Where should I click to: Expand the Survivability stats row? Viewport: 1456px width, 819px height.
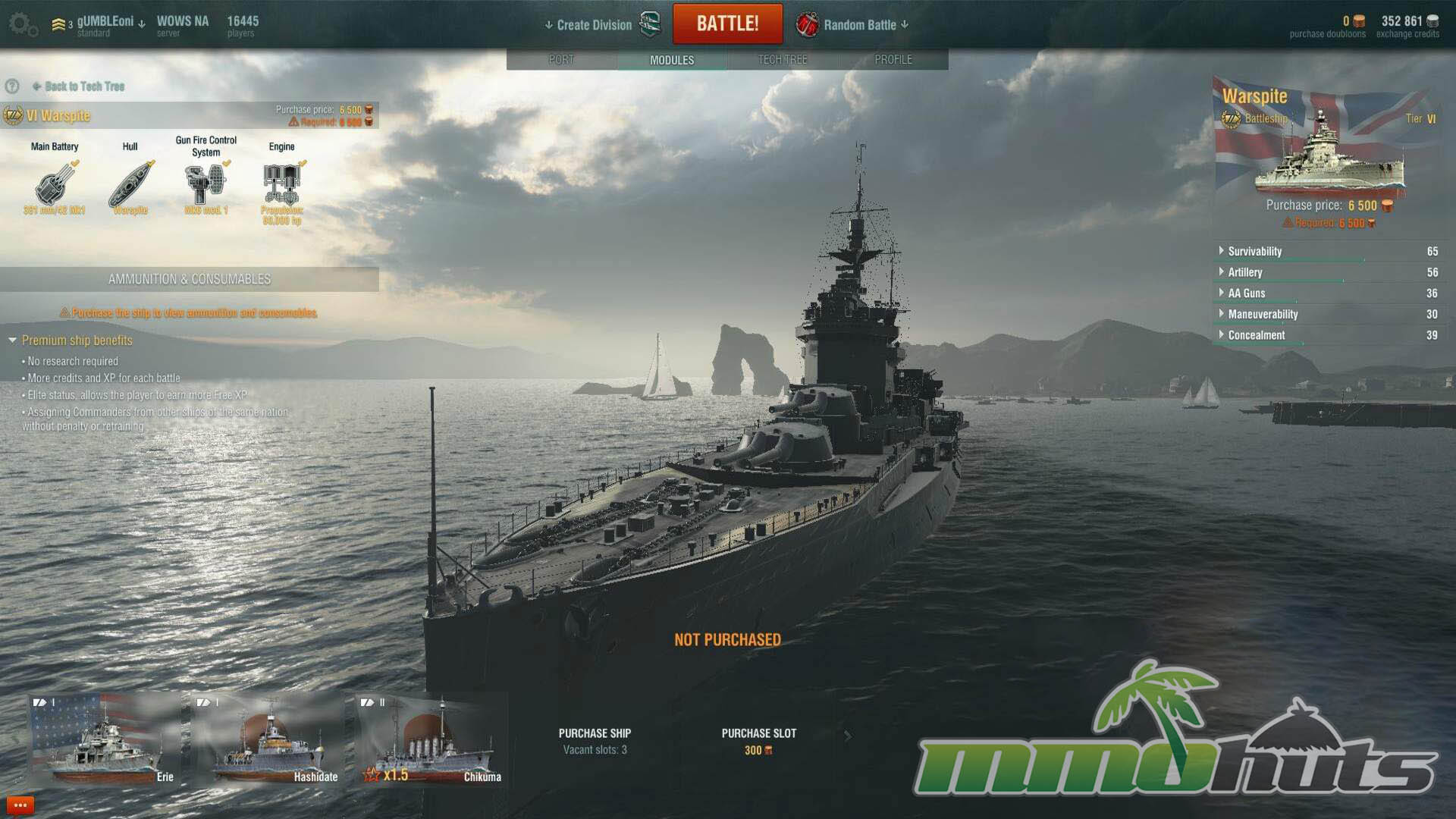pos(1222,251)
